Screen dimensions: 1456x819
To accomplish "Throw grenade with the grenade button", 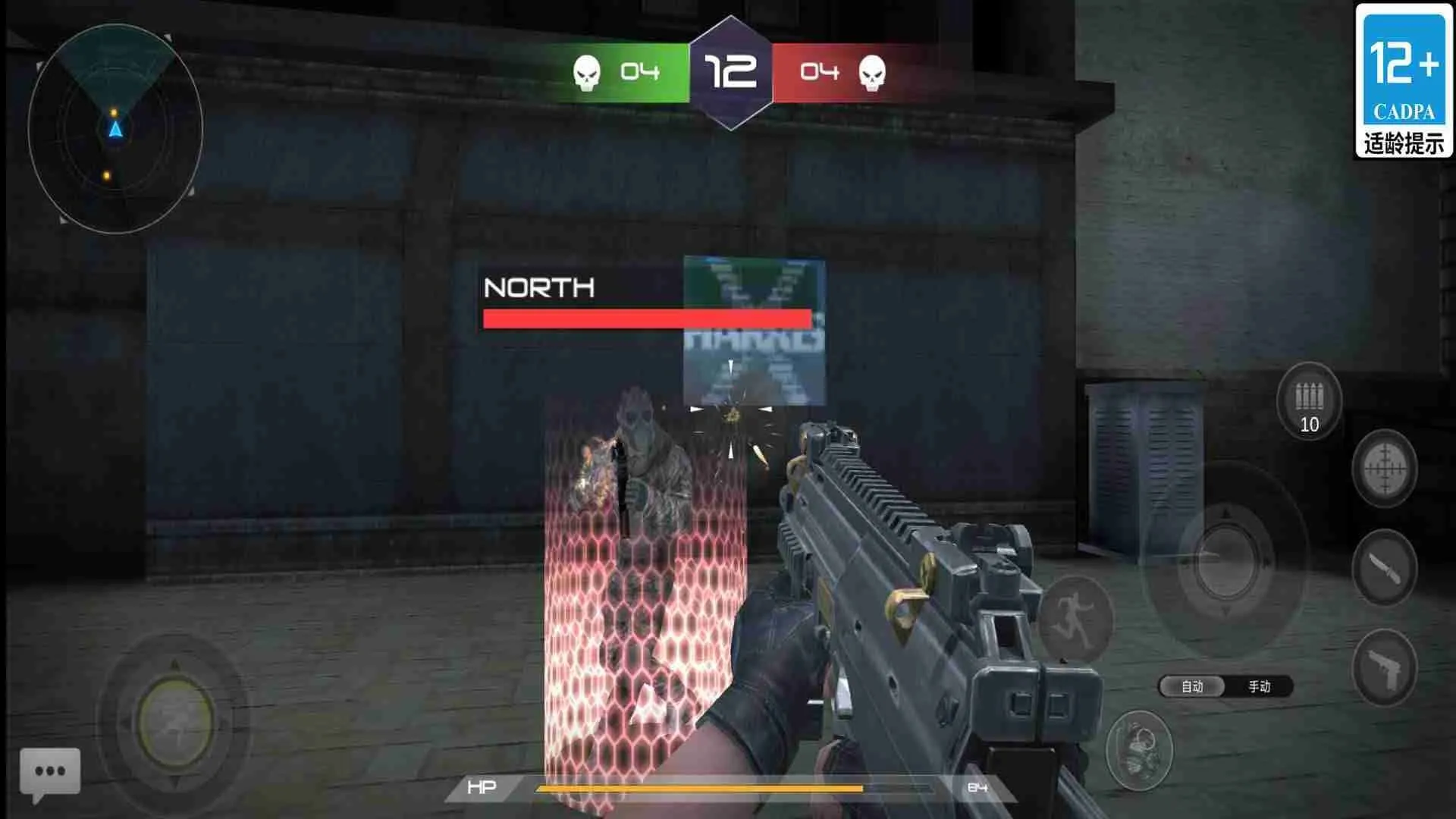I will tap(1139, 749).
